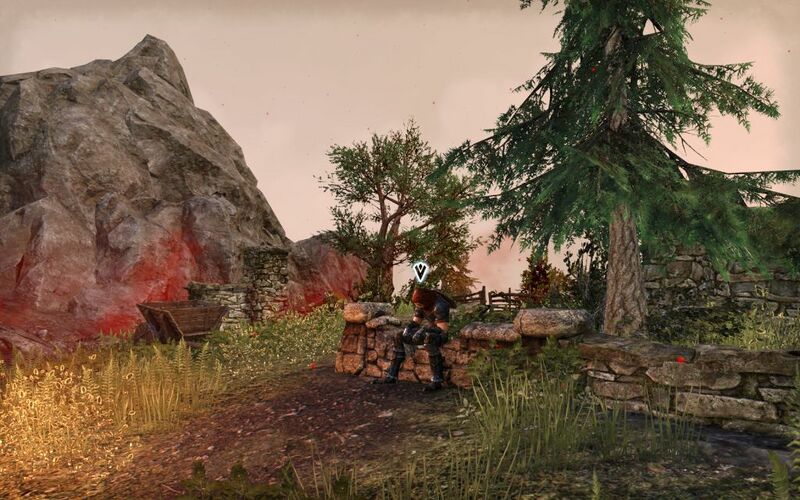Click the quest marker above the seated character
The width and height of the screenshot is (800, 500).
point(421,270)
